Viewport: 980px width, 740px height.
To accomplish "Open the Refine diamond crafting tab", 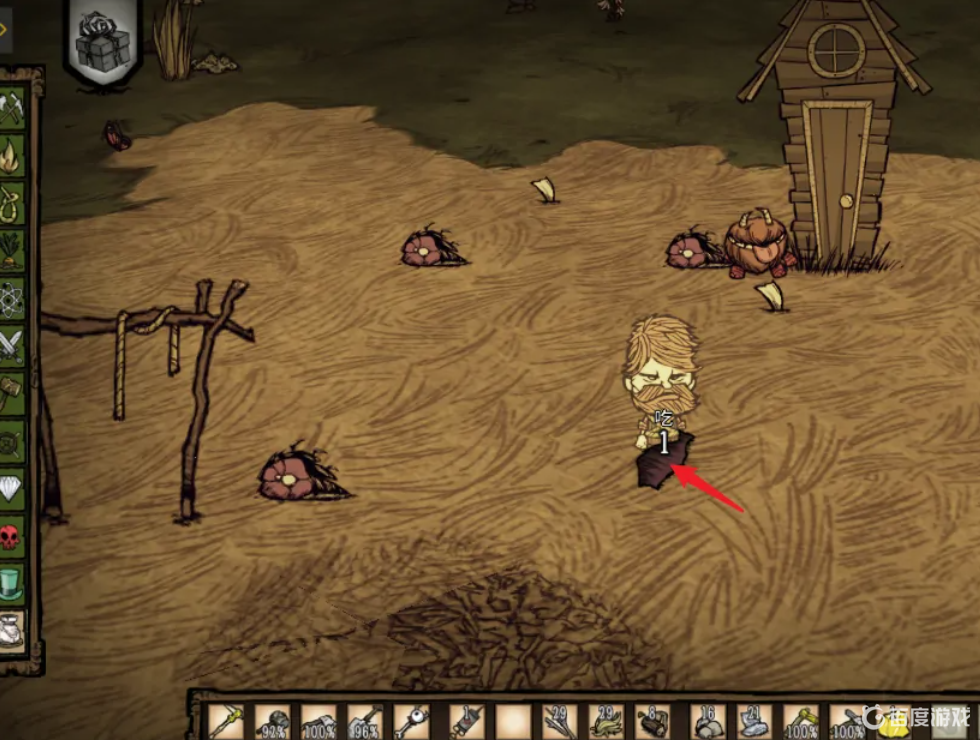I will tap(11, 485).
